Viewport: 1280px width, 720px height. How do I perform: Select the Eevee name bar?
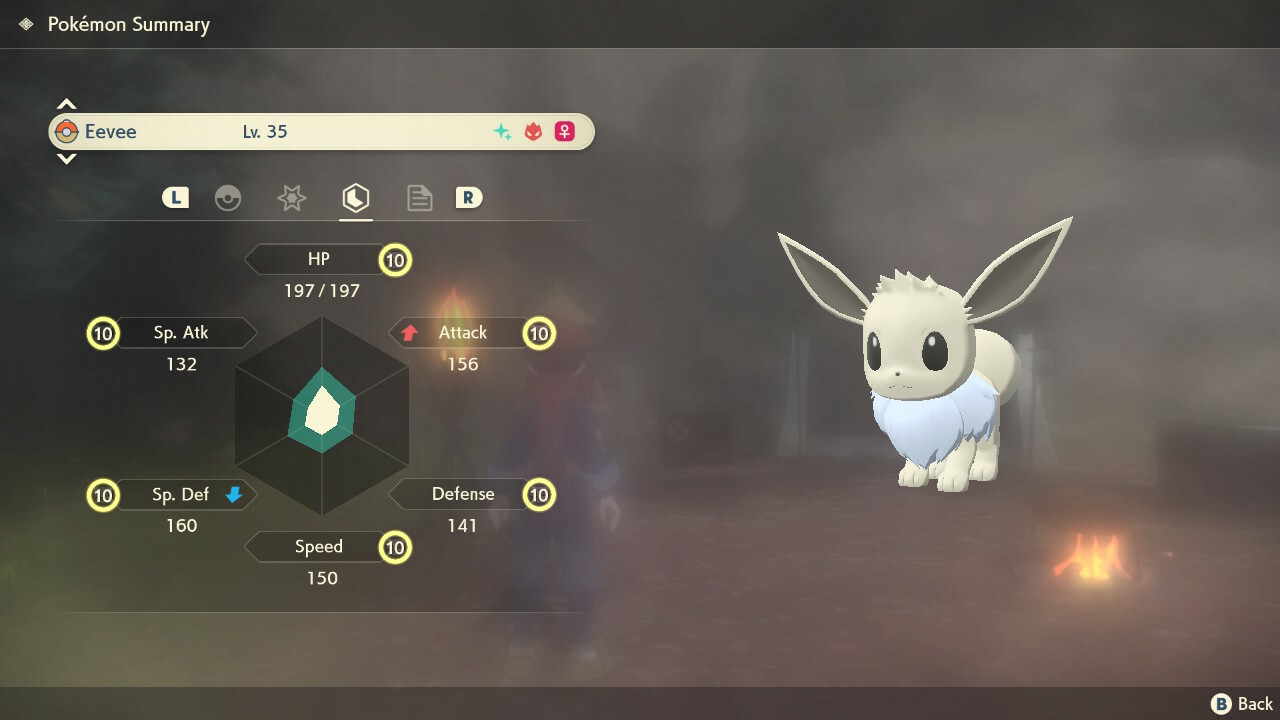(320, 132)
